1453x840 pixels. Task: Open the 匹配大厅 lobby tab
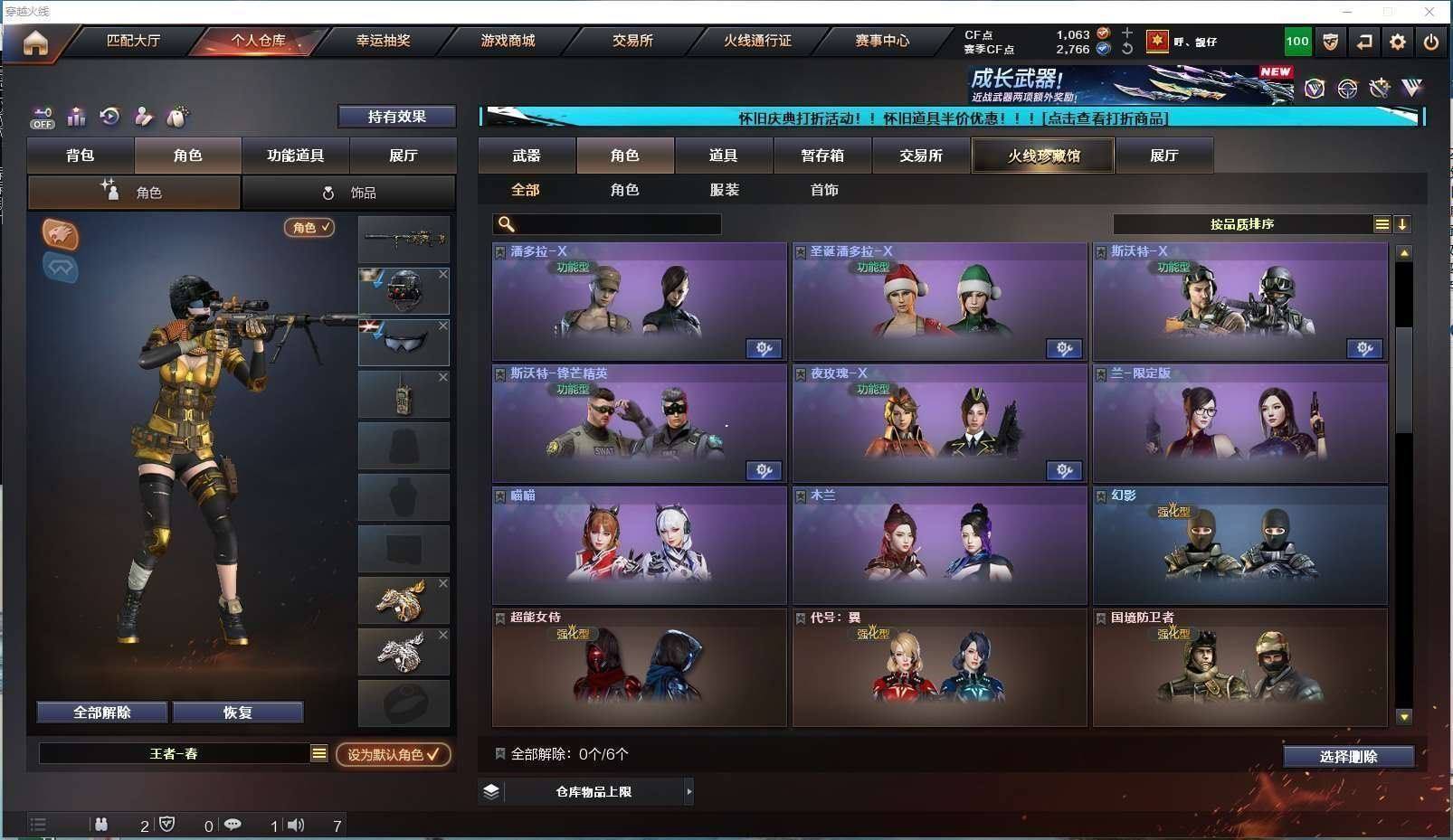[133, 41]
